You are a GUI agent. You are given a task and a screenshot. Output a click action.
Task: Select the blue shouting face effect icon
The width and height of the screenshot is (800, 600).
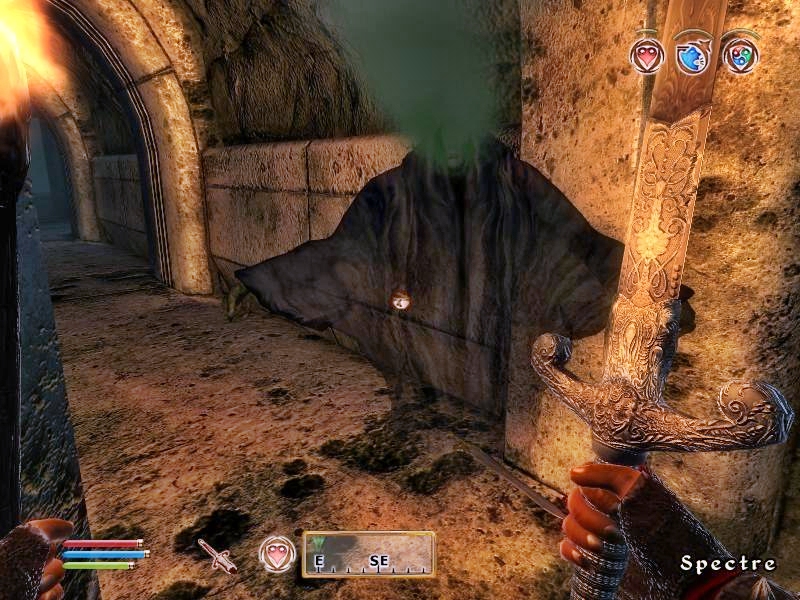[x=693, y=54]
